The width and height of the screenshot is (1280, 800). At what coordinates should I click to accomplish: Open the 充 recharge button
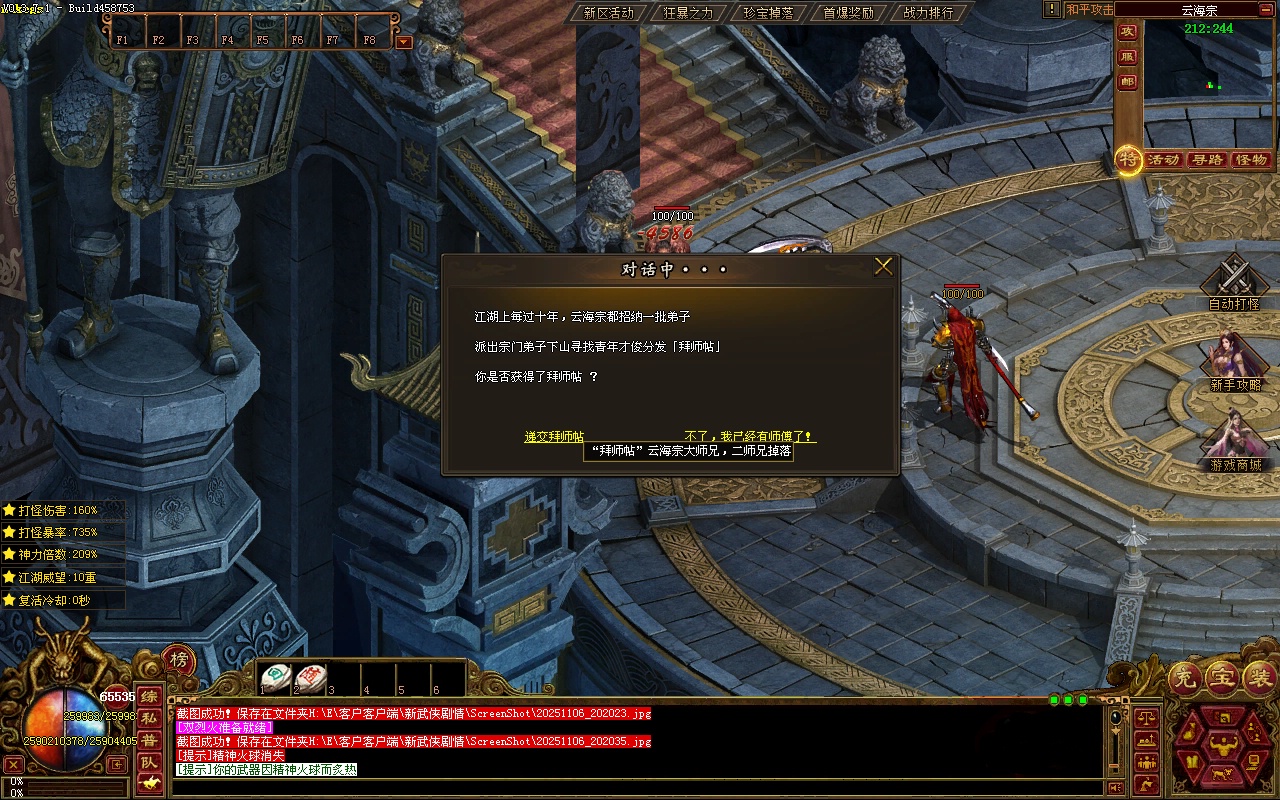pos(1184,678)
